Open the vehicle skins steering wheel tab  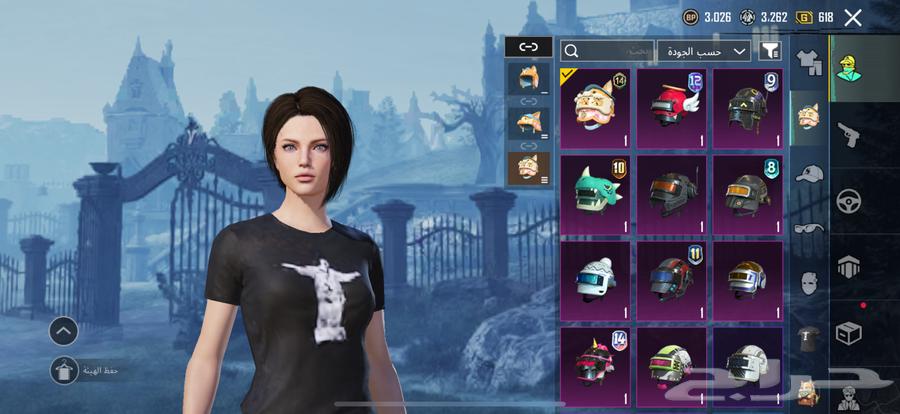pos(849,200)
